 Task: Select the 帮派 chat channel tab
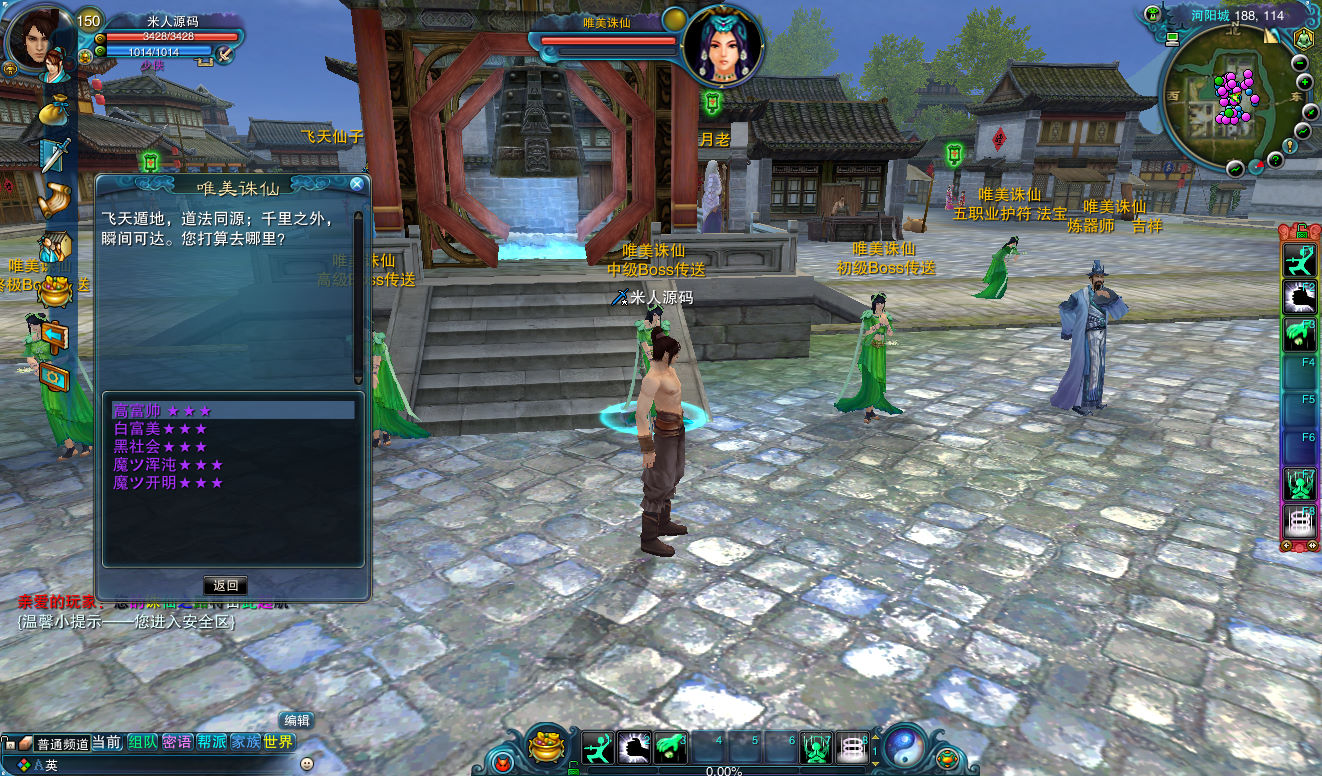(x=211, y=742)
